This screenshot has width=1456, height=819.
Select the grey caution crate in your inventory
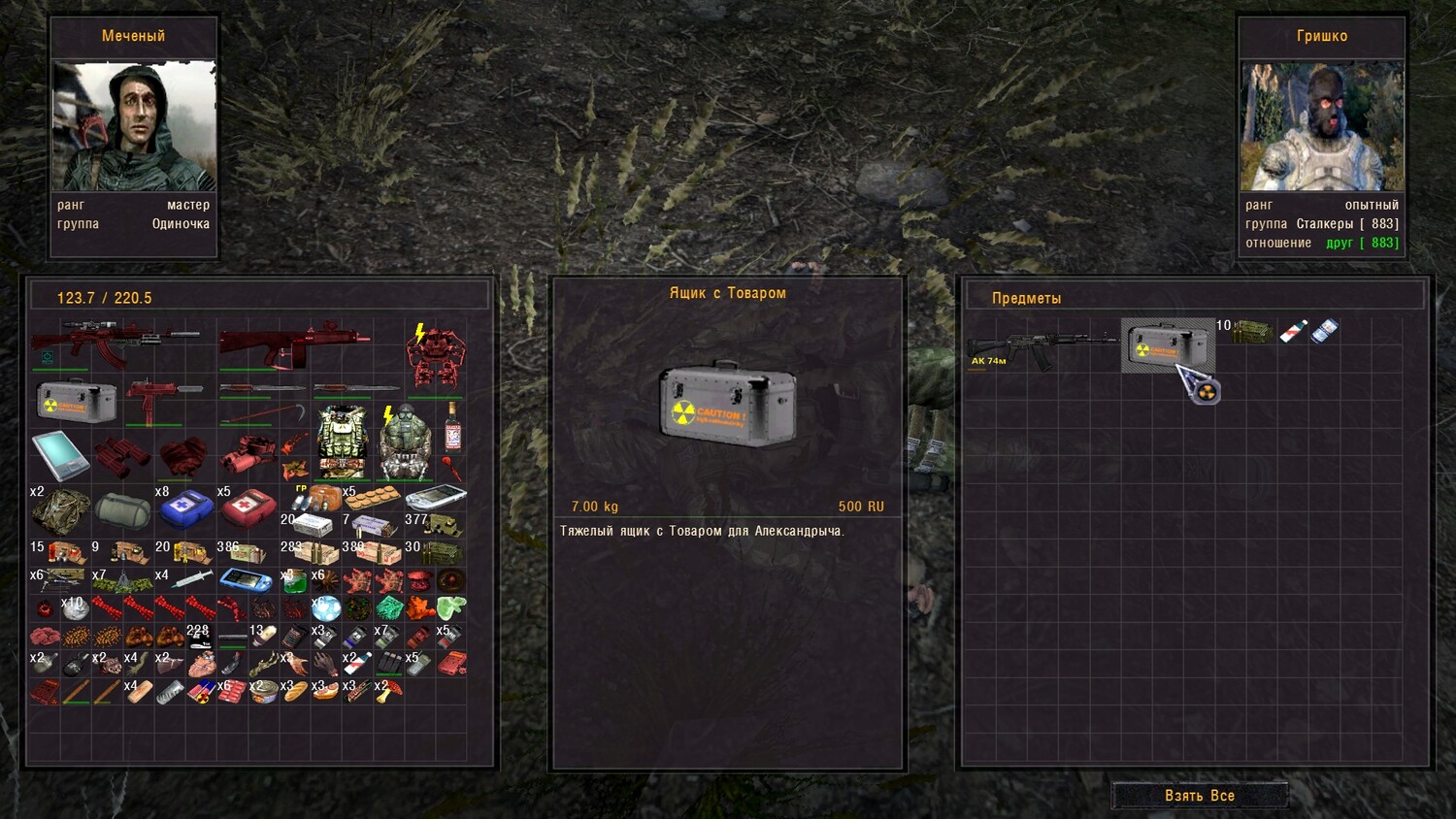[76, 401]
